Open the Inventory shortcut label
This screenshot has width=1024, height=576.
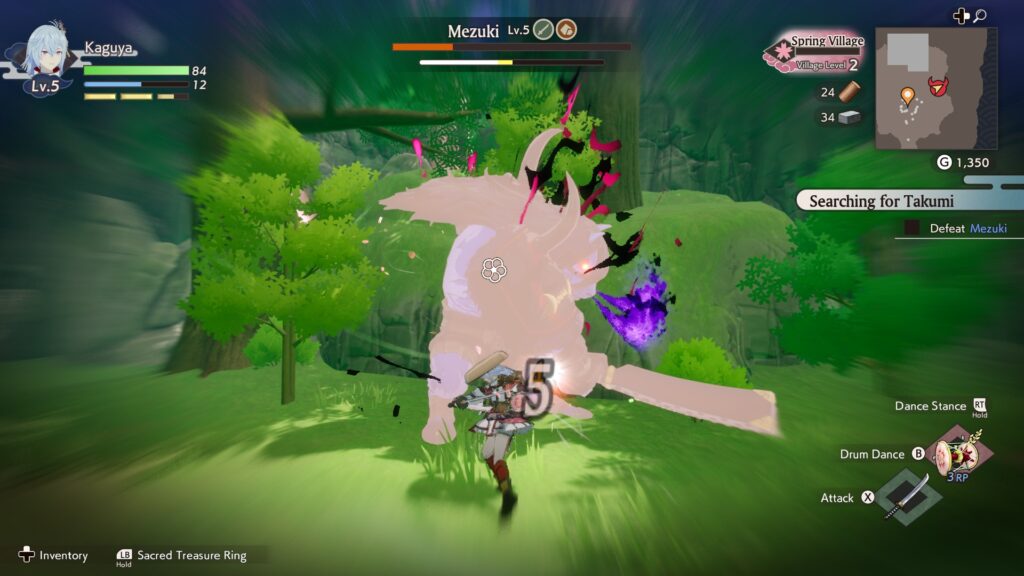point(63,555)
